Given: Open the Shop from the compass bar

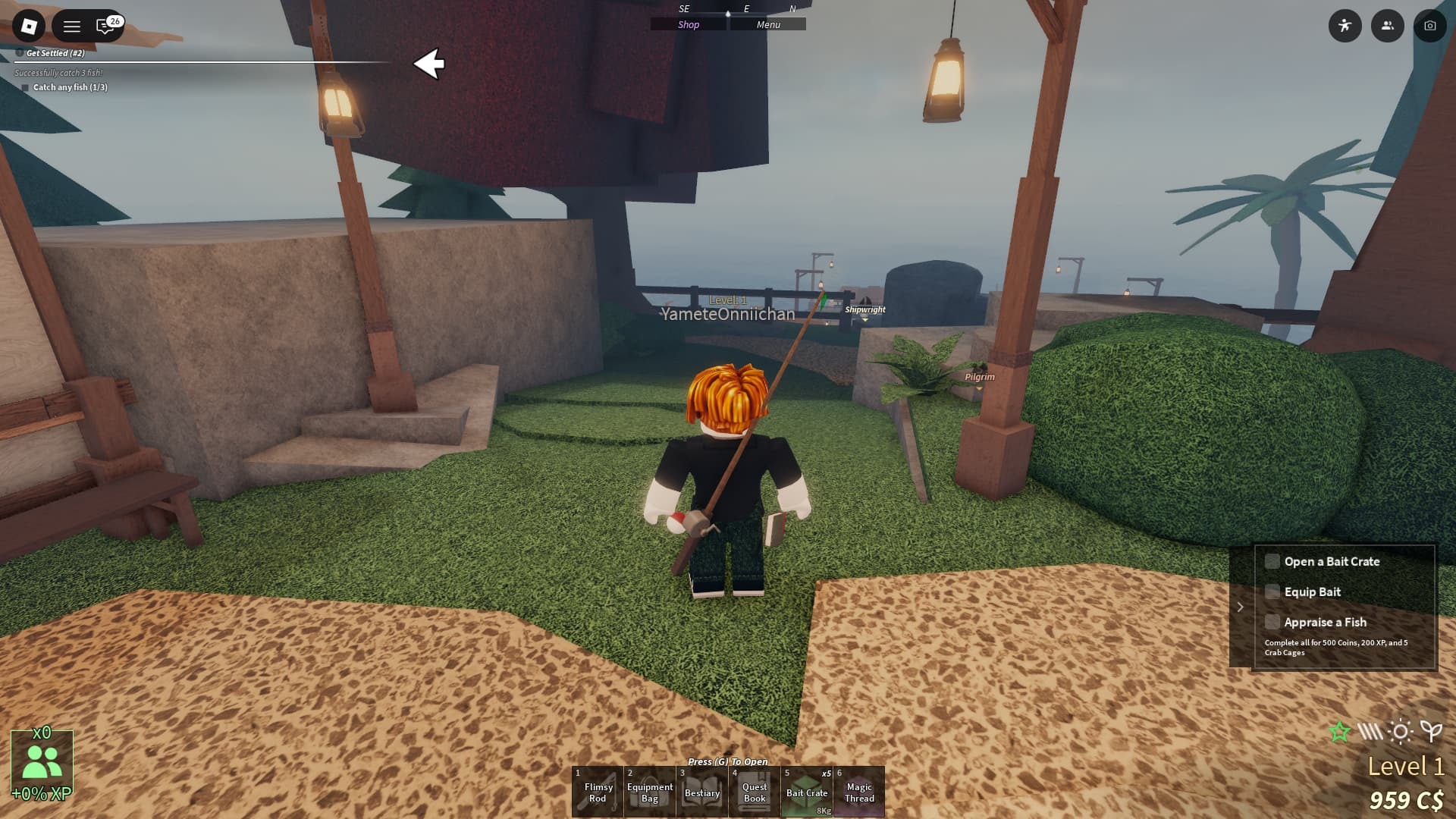Looking at the screenshot, I should pos(689,24).
